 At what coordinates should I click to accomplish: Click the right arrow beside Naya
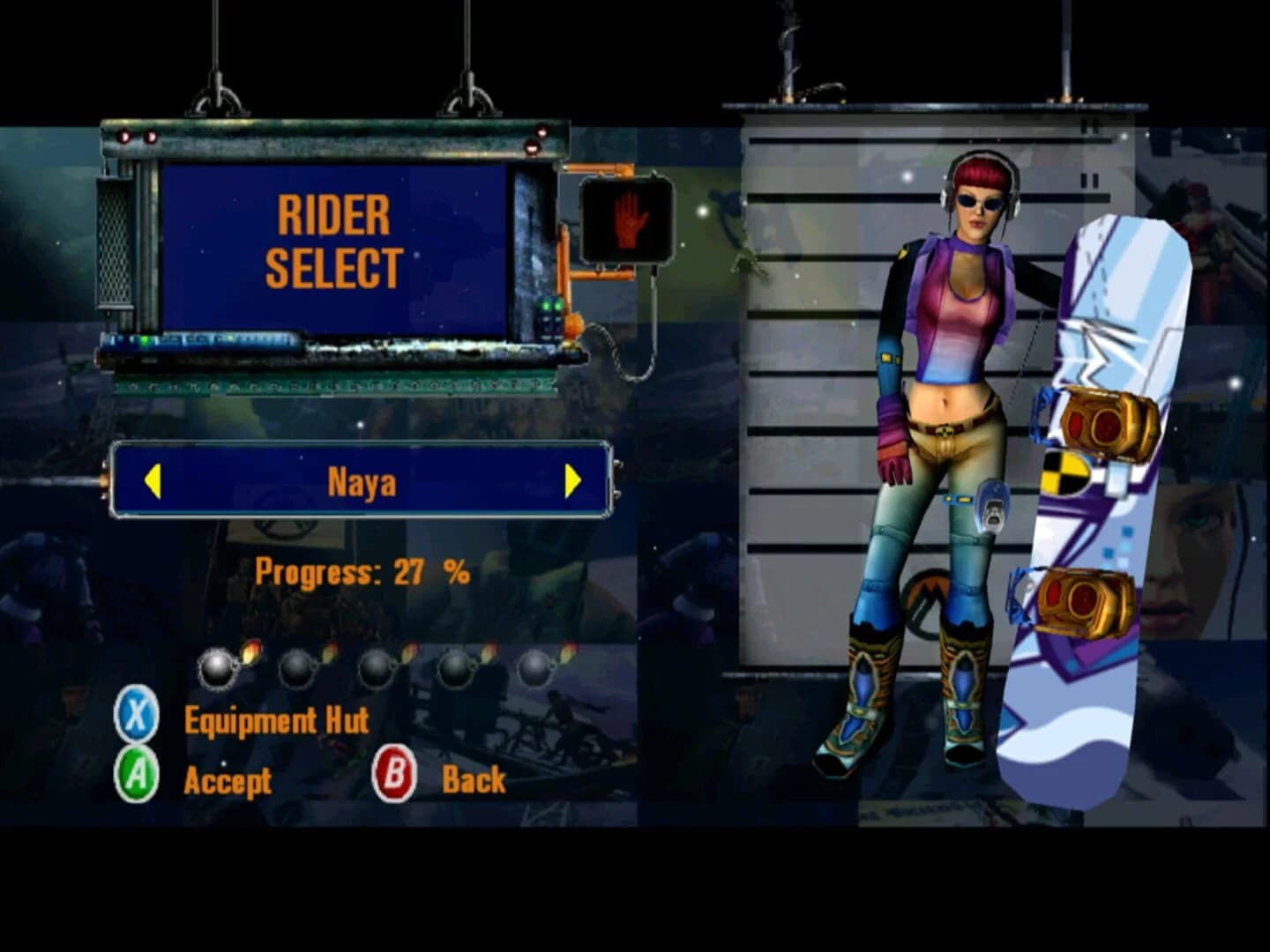[x=572, y=481]
